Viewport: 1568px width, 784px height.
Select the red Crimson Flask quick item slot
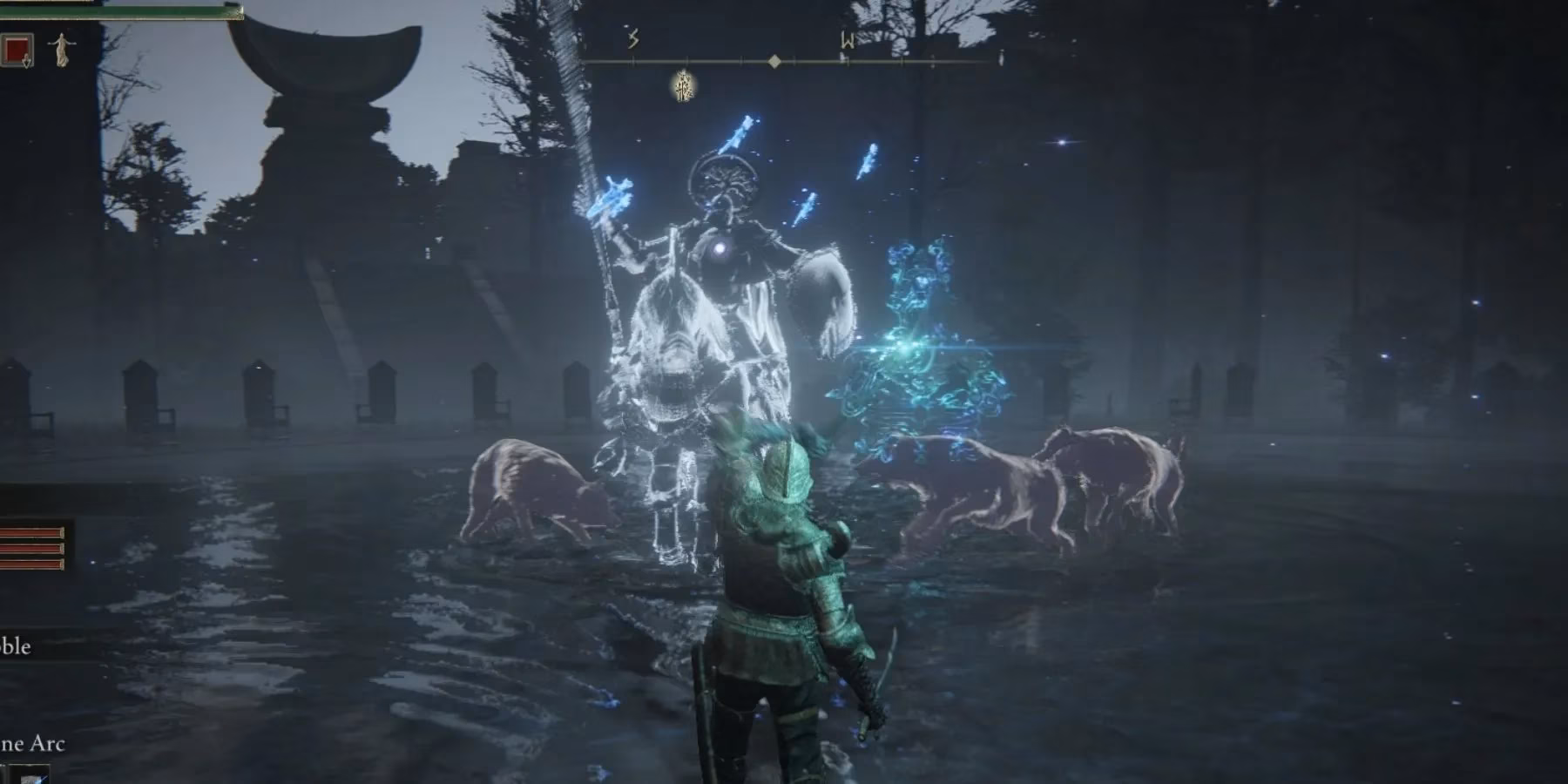pyautogui.click(x=17, y=51)
